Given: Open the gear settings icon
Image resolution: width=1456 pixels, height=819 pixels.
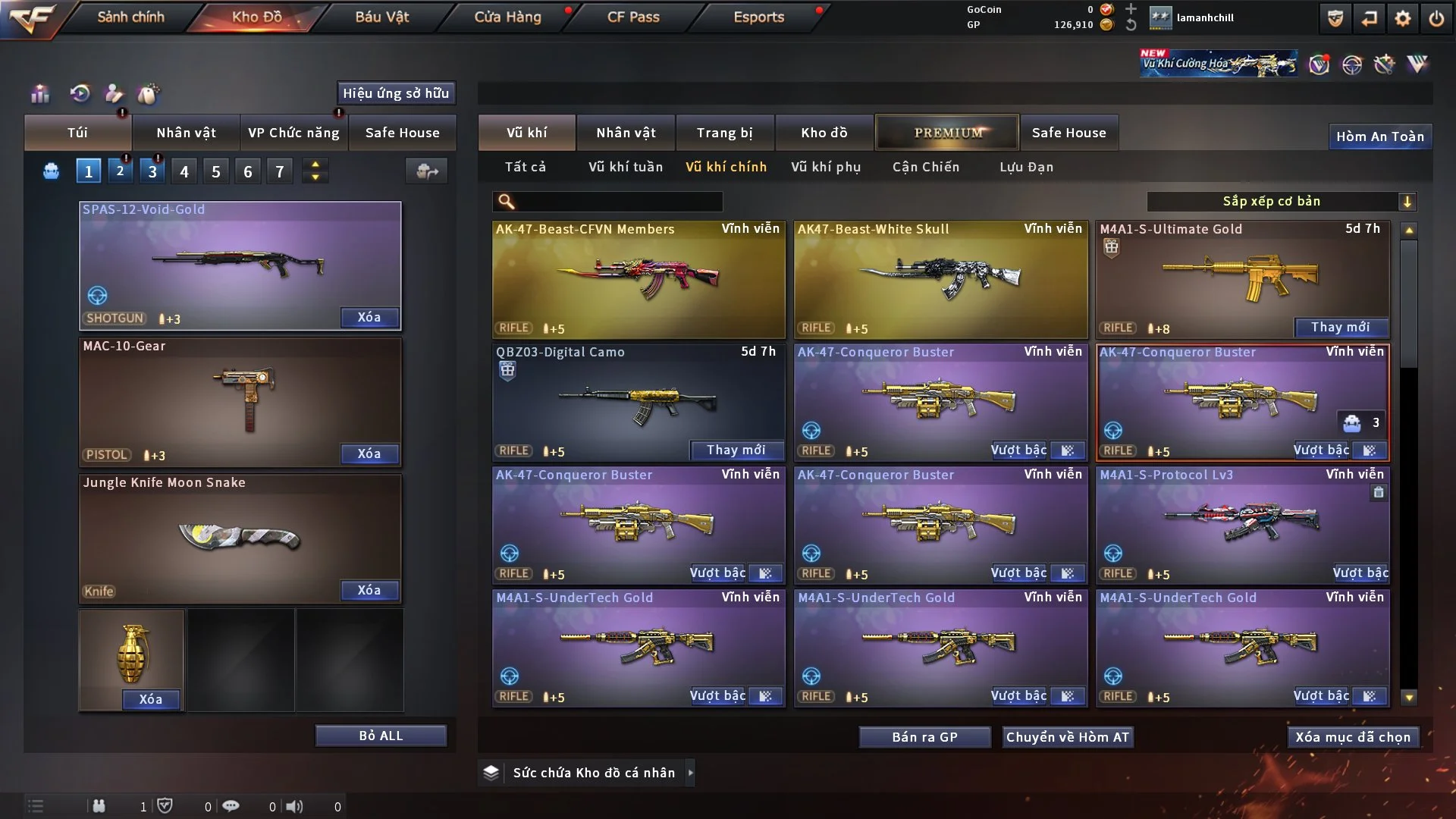Looking at the screenshot, I should click(x=1403, y=18).
